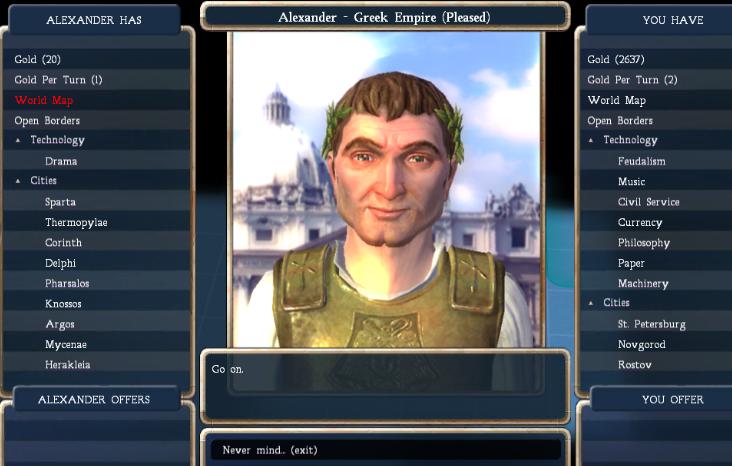This screenshot has height=466, width=732.
Task: Offer the Philosophy technology
Action: tap(643, 243)
